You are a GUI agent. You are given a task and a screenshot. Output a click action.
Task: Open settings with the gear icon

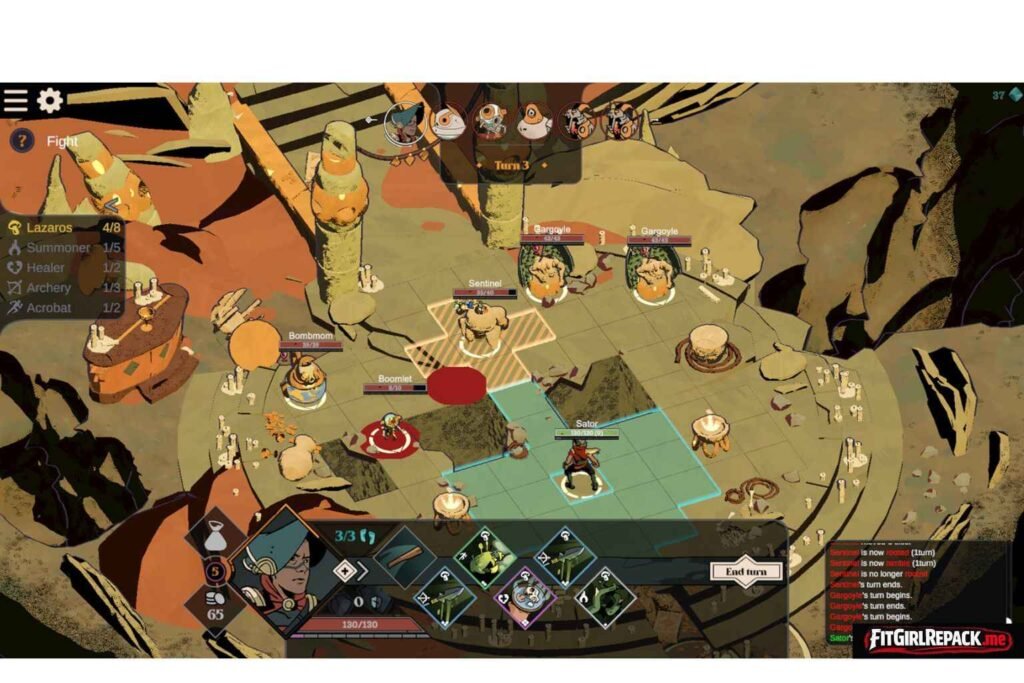tap(50, 101)
